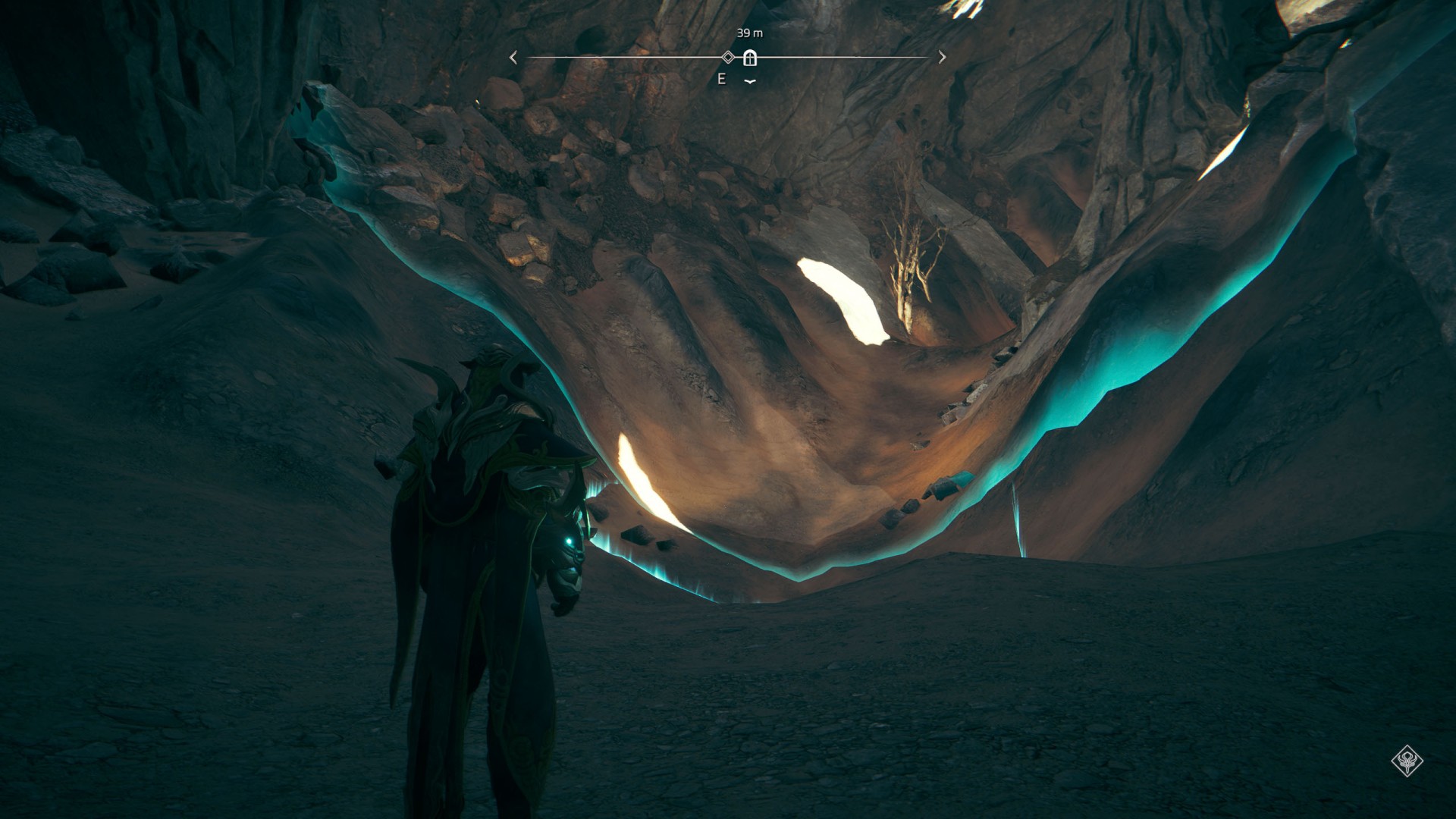Click the compass left arrow
1456x819 pixels.
point(513,58)
